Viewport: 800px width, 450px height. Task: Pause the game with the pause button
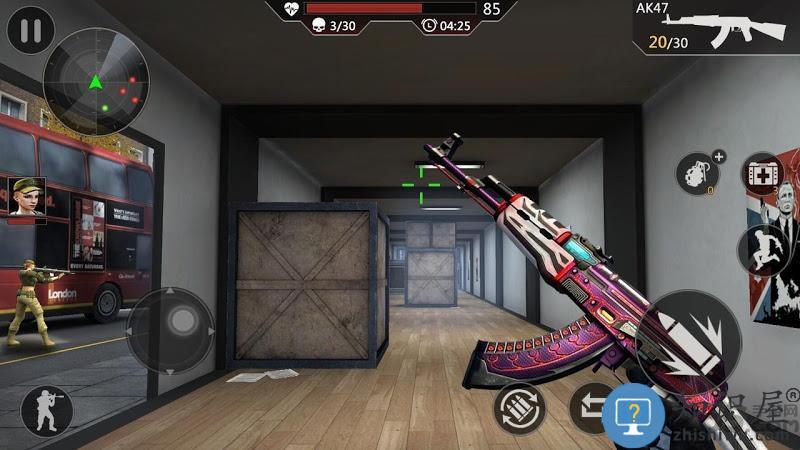[31, 30]
